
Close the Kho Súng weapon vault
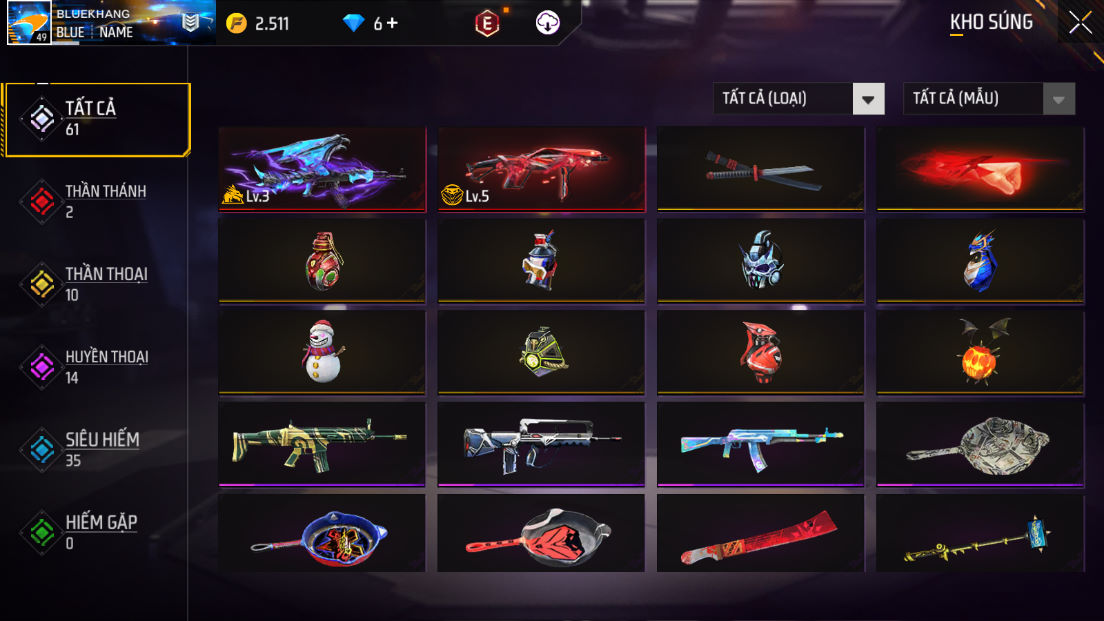pyautogui.click(x=1080, y=22)
